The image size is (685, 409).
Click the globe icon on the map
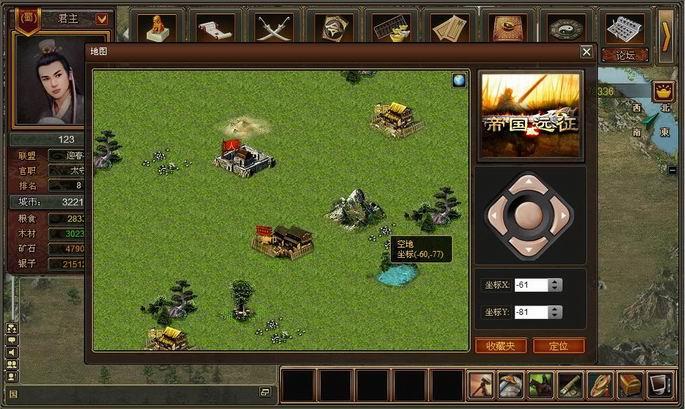tap(459, 81)
